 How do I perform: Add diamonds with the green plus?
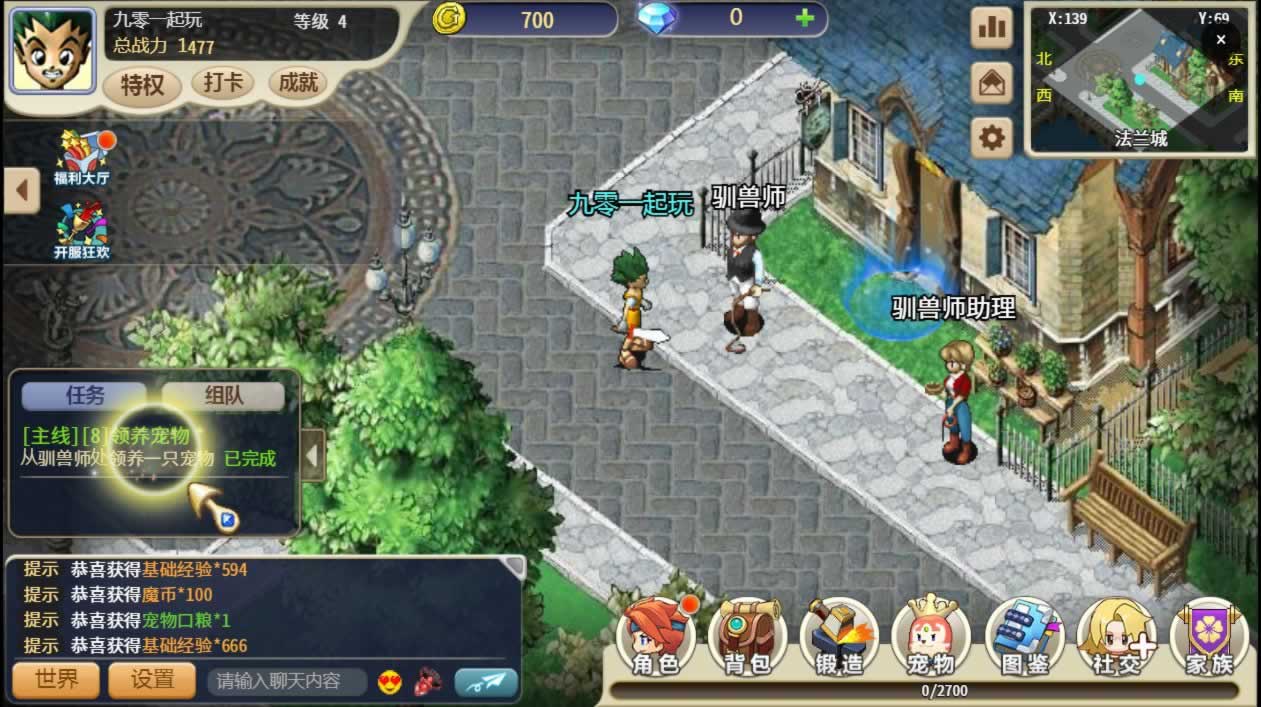[x=804, y=18]
